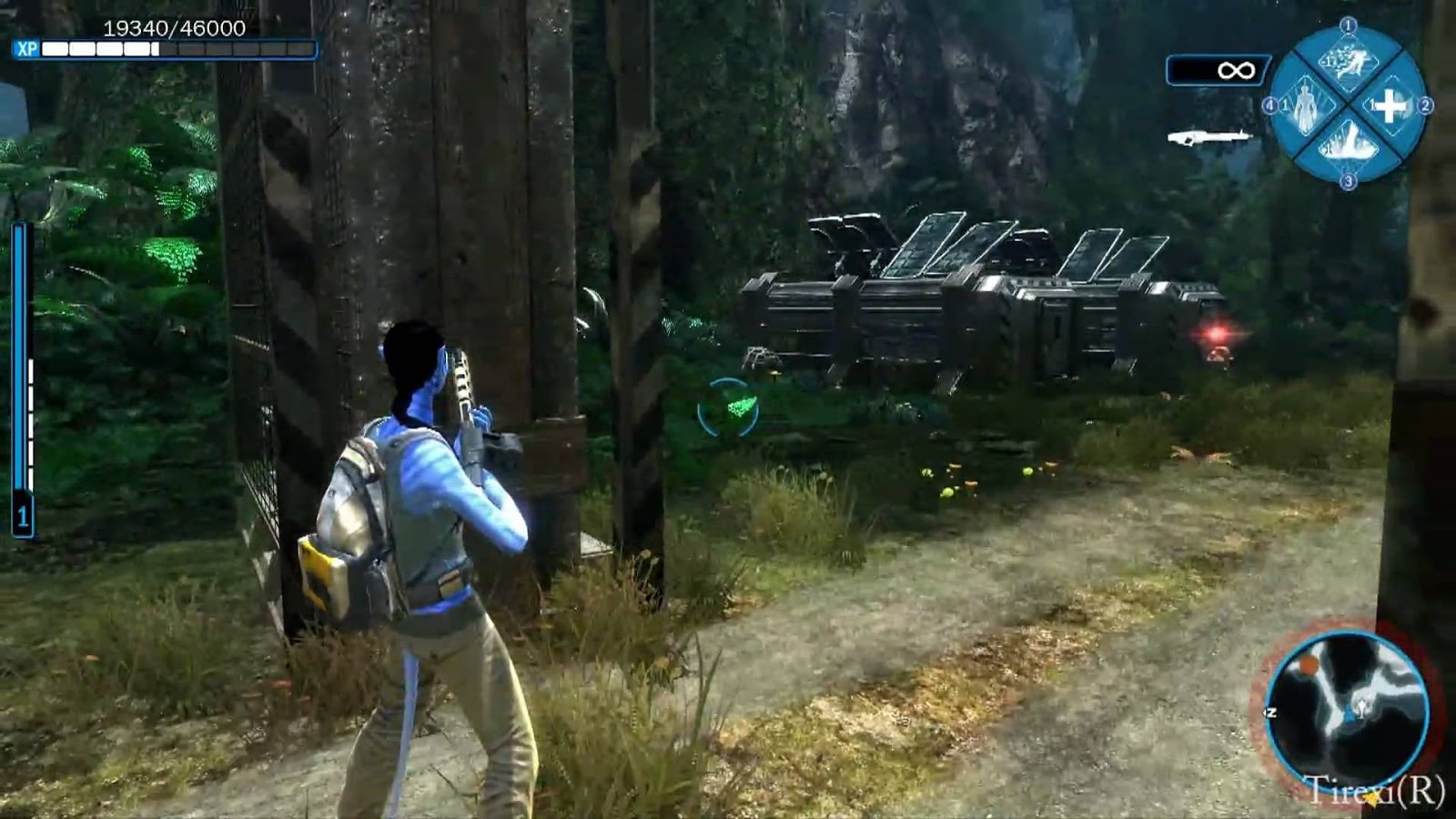Screen dimensions: 1456x819
Task: Click the red light on the armored container
Action: (x=1216, y=336)
